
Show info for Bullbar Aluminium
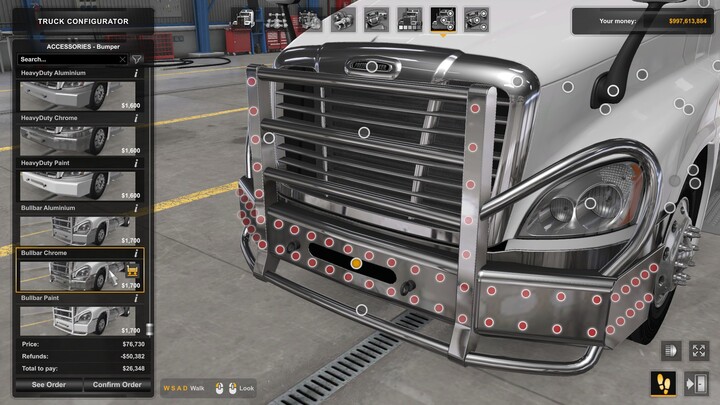[x=136, y=208]
